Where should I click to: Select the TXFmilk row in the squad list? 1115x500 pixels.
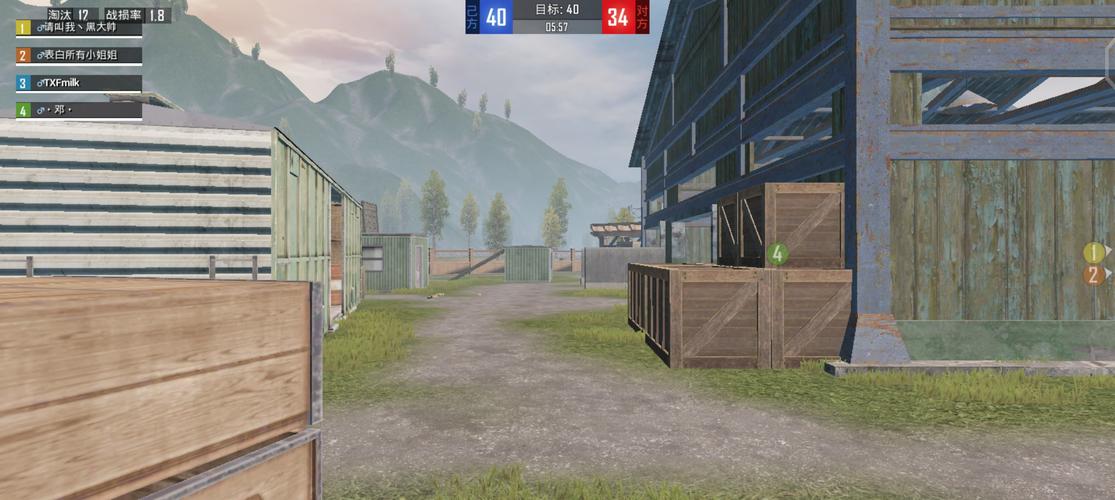[78, 83]
